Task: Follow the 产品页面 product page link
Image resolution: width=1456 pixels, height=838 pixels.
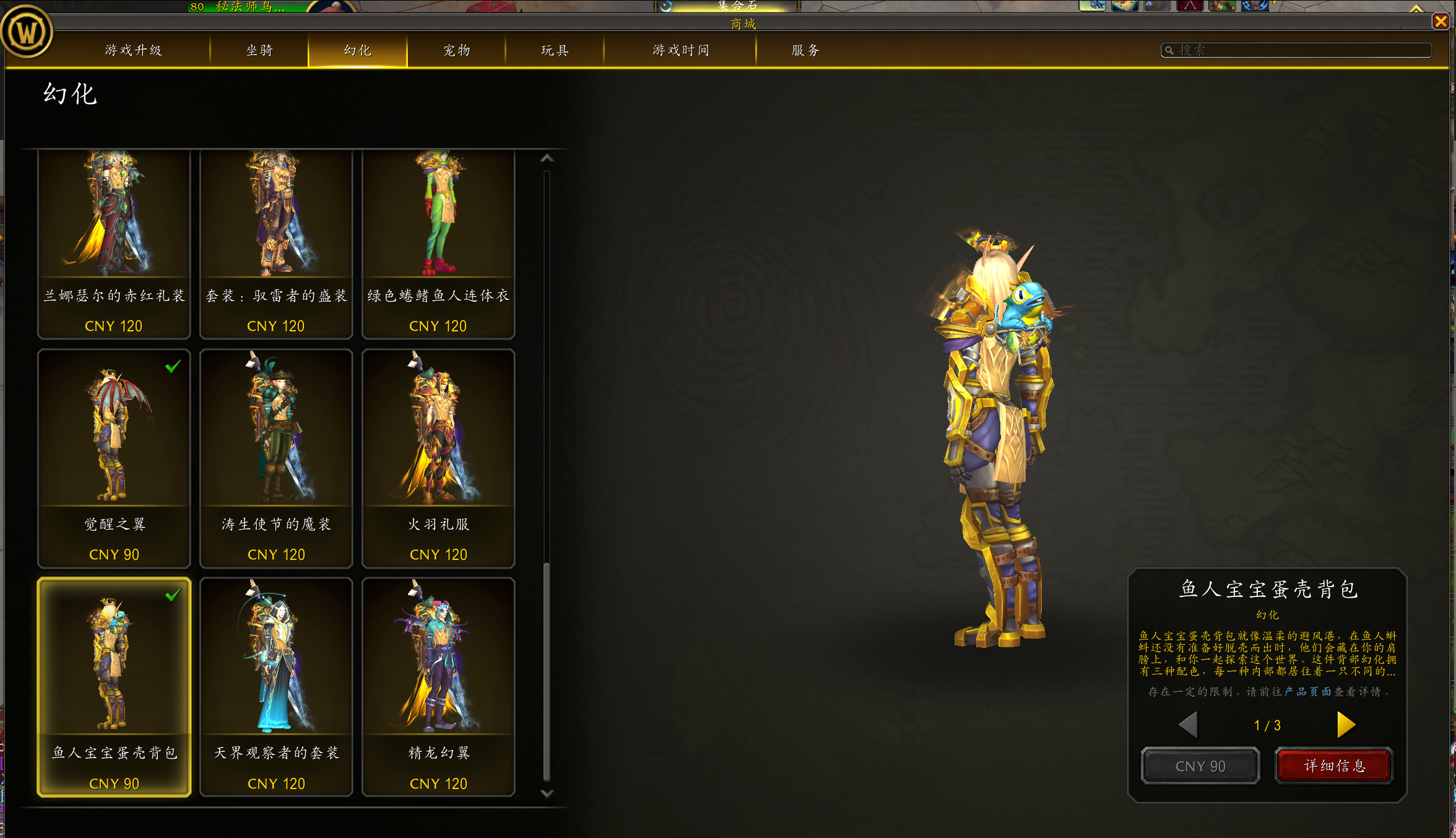Action: coord(1307,692)
